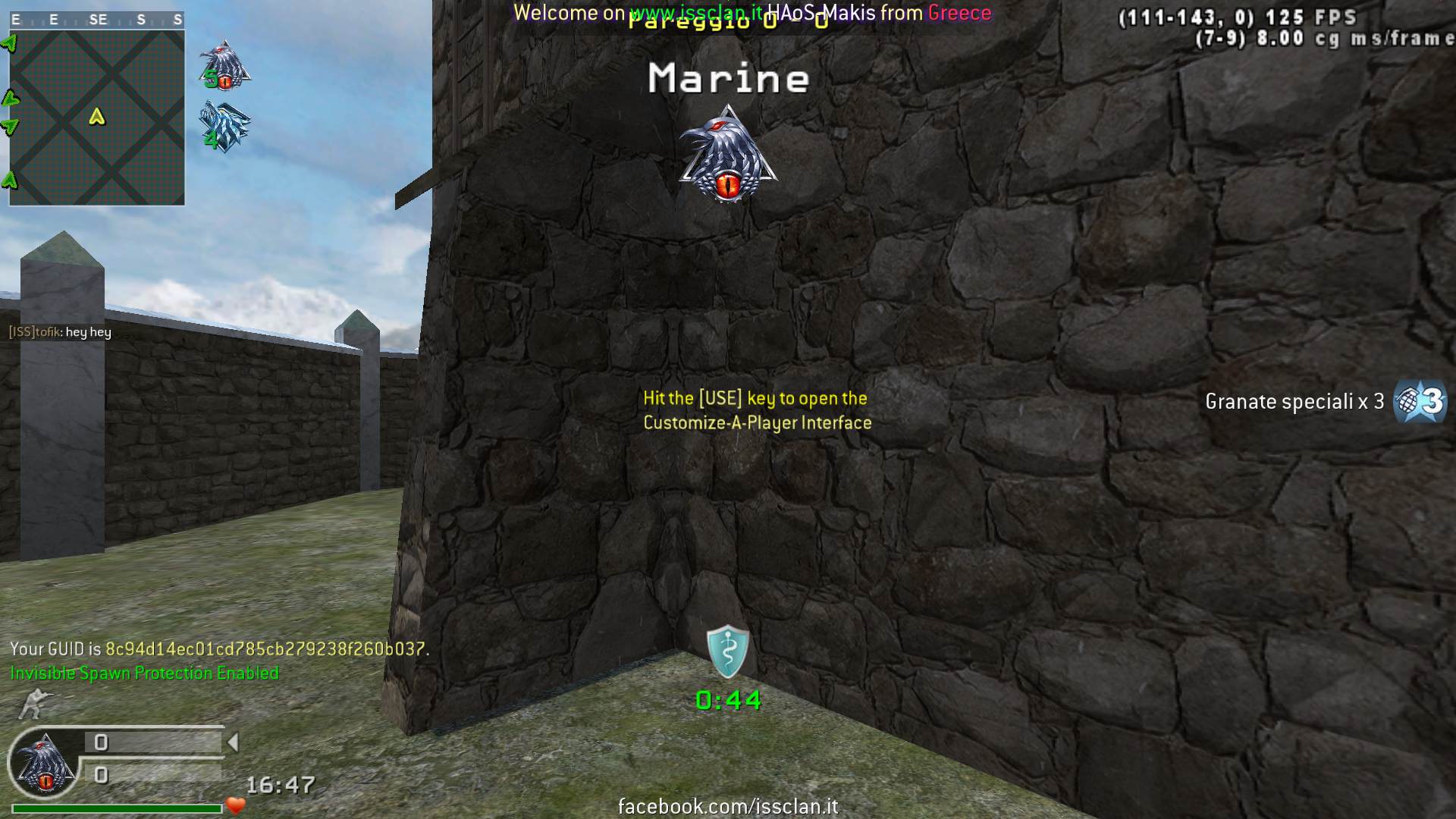Click the eagle team badge beside the score bars
The width and height of the screenshot is (1456, 819).
coord(45,762)
